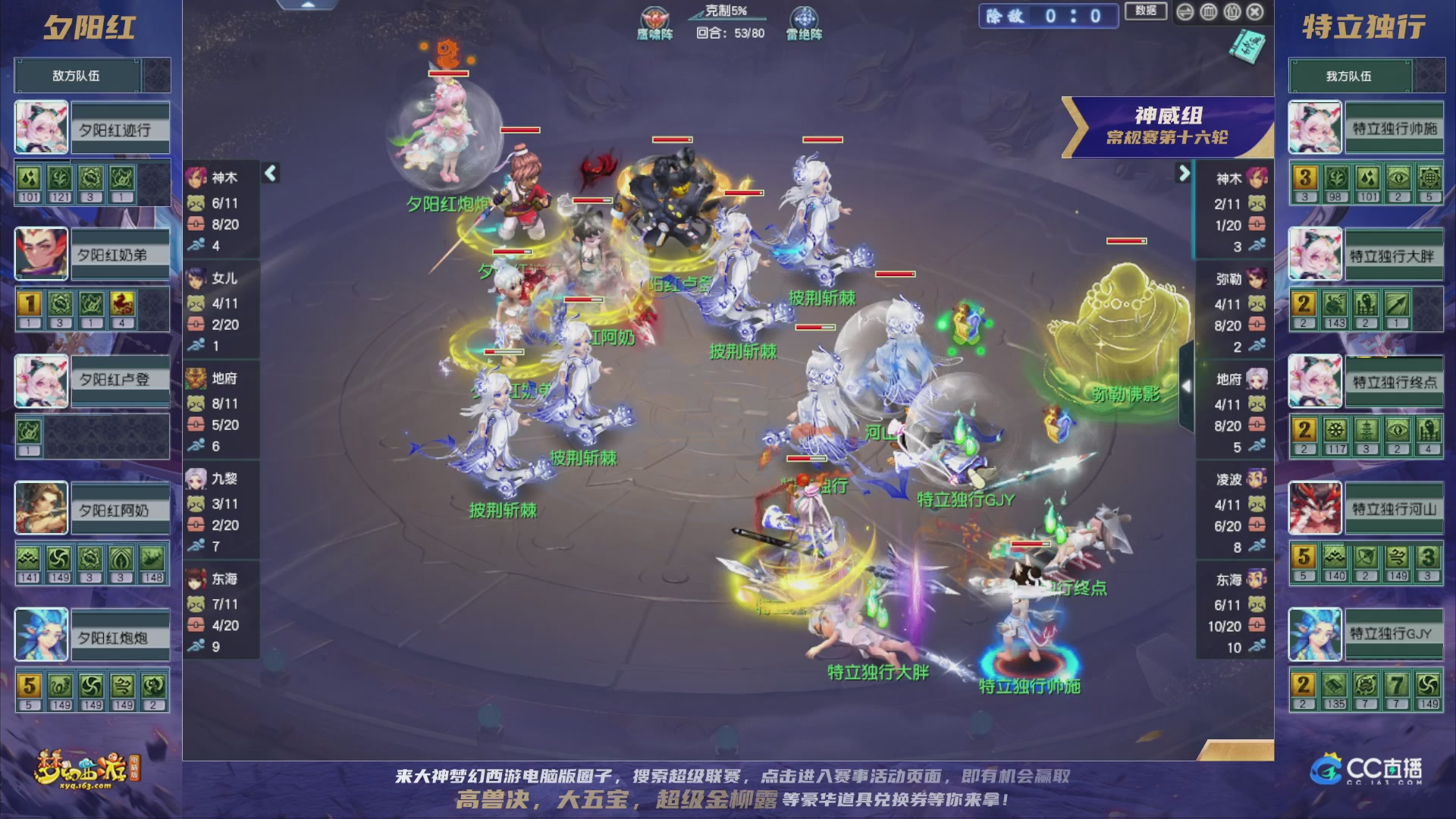Select the 东海 portrait in right stat panel
The image size is (1456, 819).
coord(1257,579)
